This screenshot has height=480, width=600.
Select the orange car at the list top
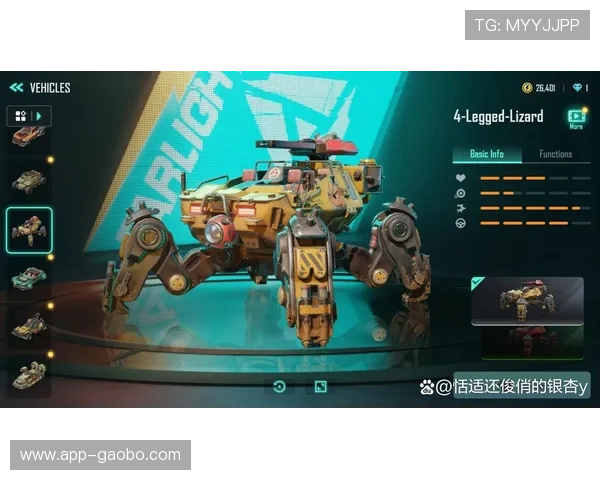point(28,137)
